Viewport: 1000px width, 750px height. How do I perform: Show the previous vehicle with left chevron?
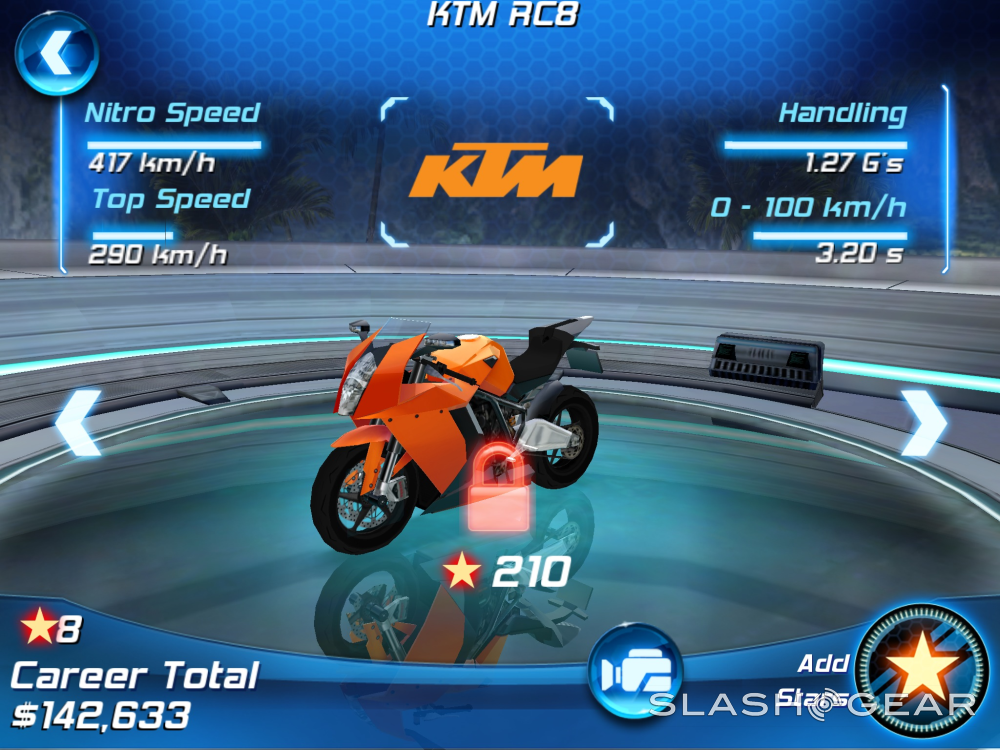[x=78, y=423]
